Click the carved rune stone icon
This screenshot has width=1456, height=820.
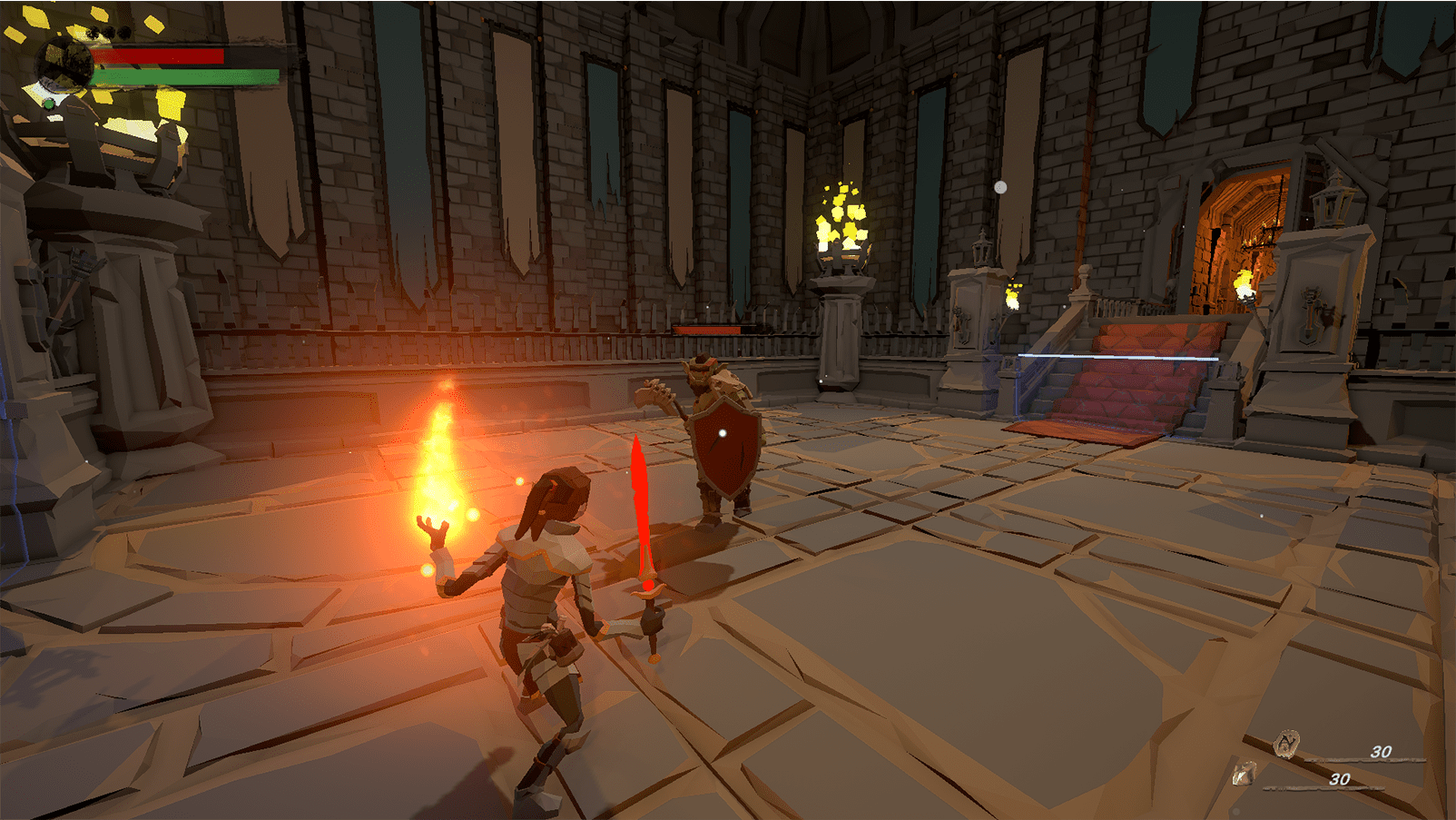tap(1285, 744)
